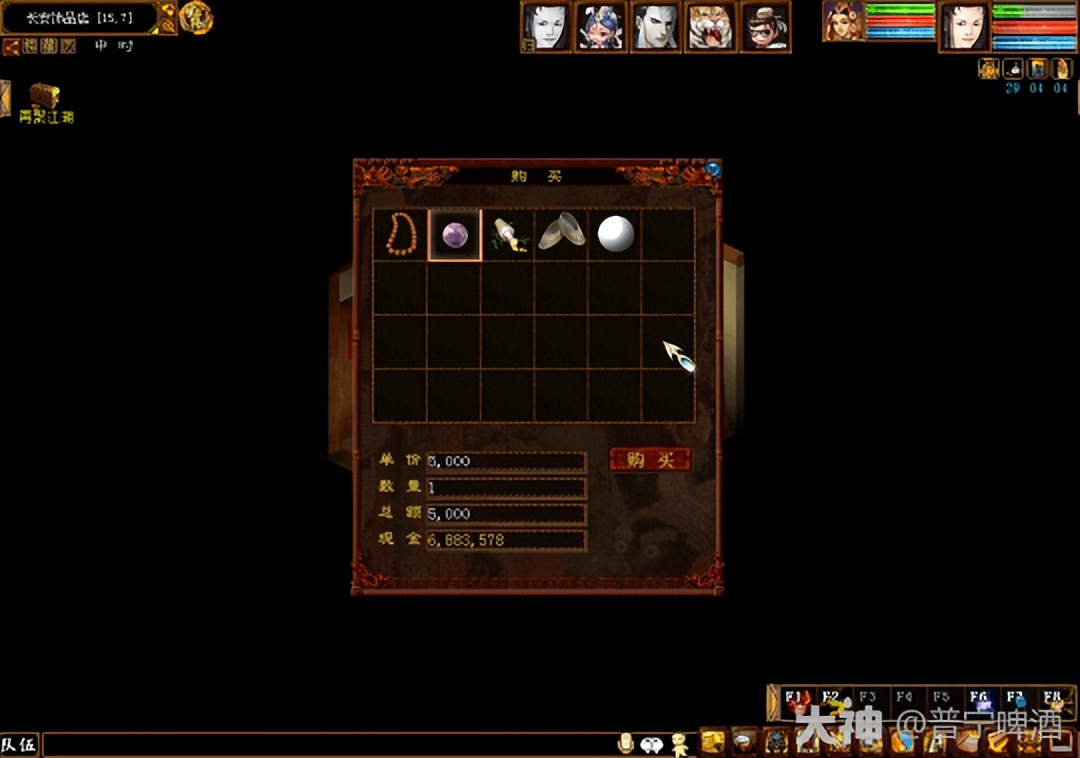Image resolution: width=1080 pixels, height=758 pixels.
Task: Open the golden-crowned pet portrait
Action: tap(843, 22)
